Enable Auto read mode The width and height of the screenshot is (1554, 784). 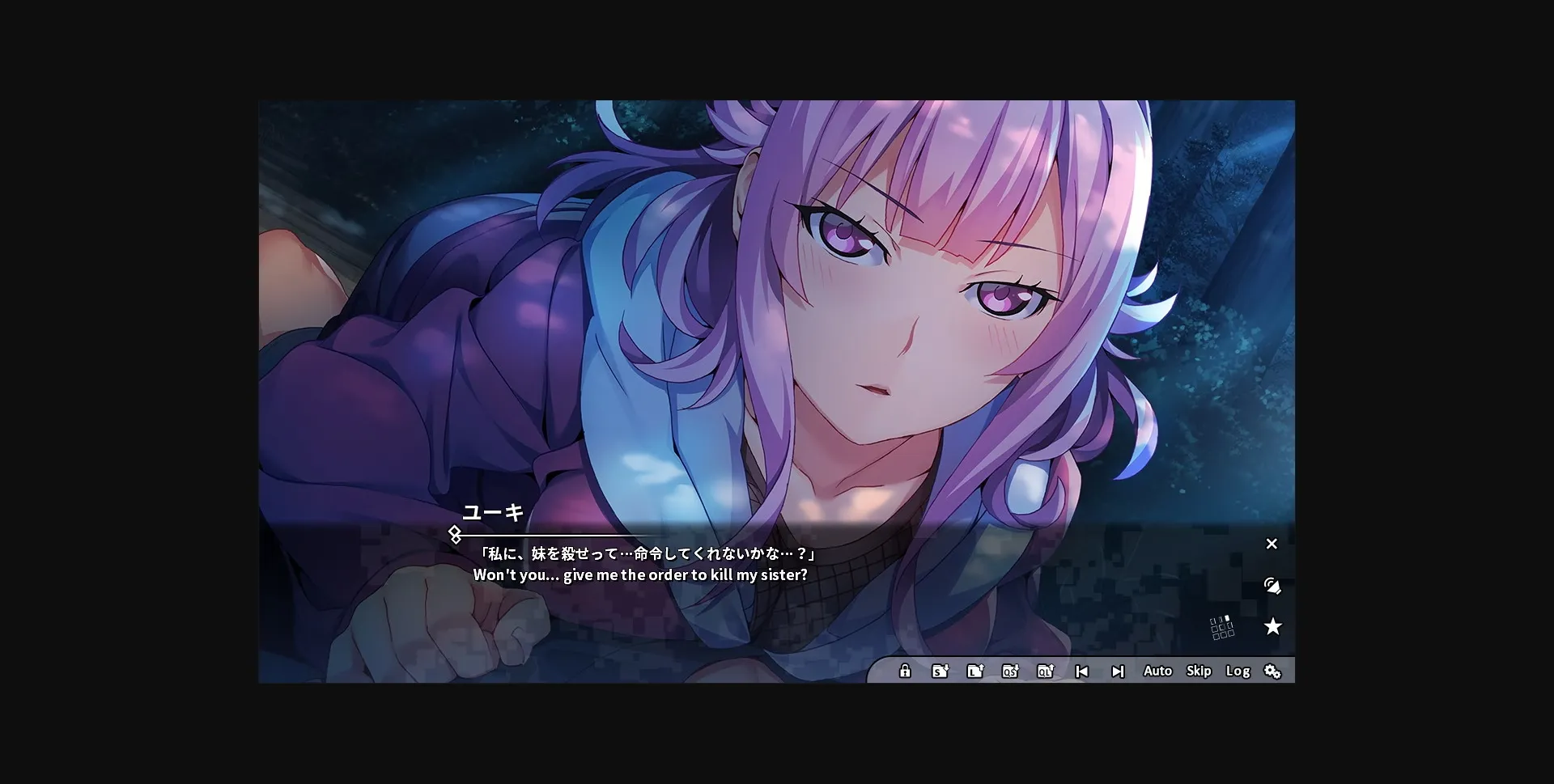[x=1157, y=671]
